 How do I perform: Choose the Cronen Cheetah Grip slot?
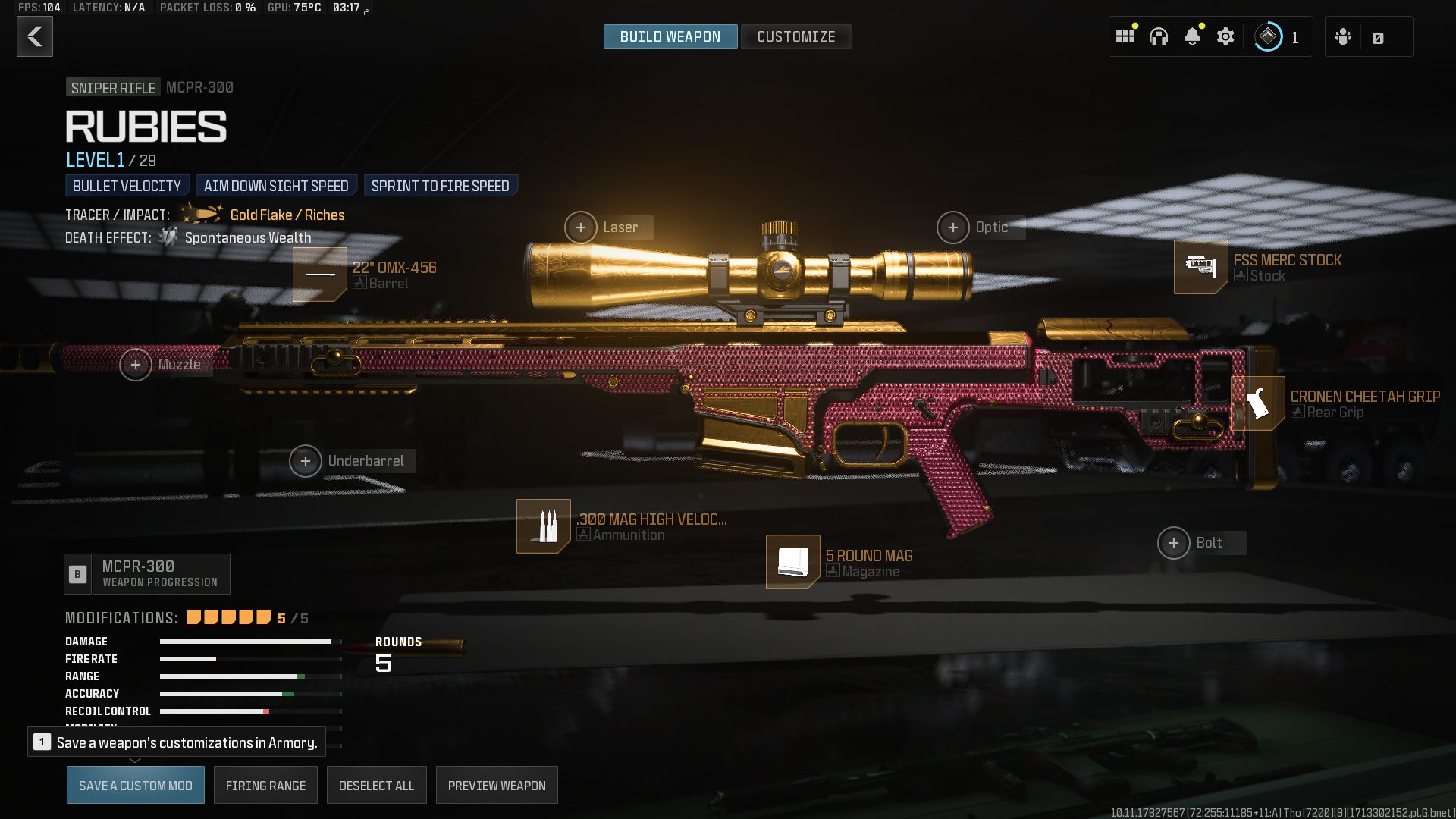[1258, 403]
